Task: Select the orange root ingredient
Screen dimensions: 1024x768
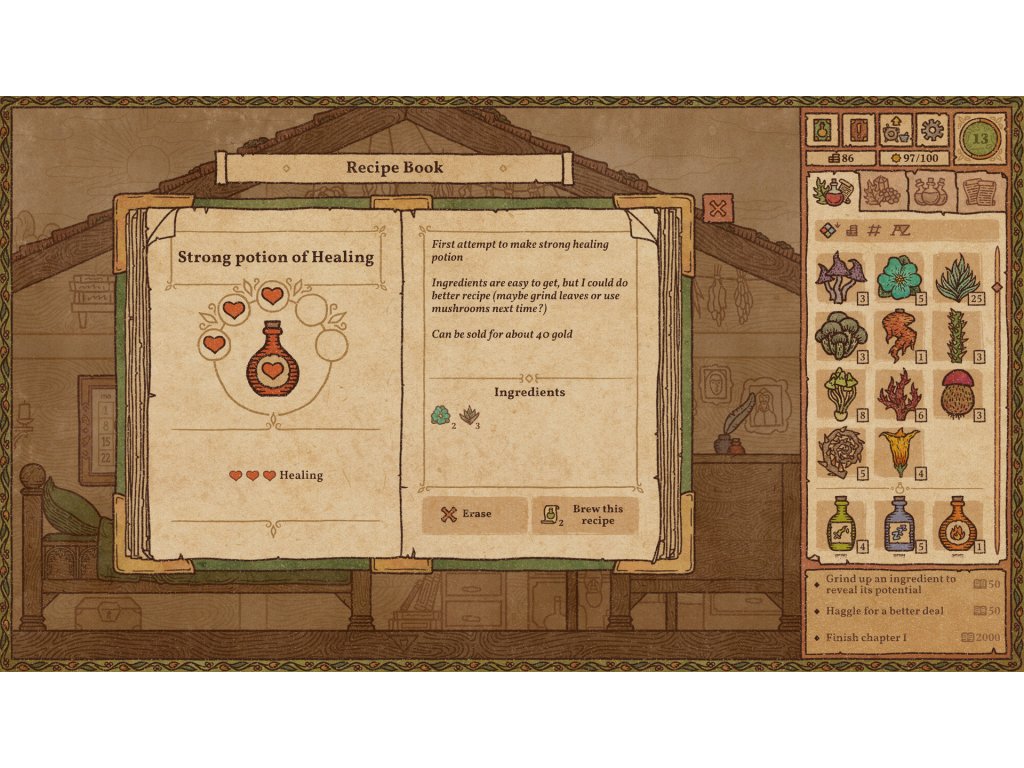Action: (898, 335)
